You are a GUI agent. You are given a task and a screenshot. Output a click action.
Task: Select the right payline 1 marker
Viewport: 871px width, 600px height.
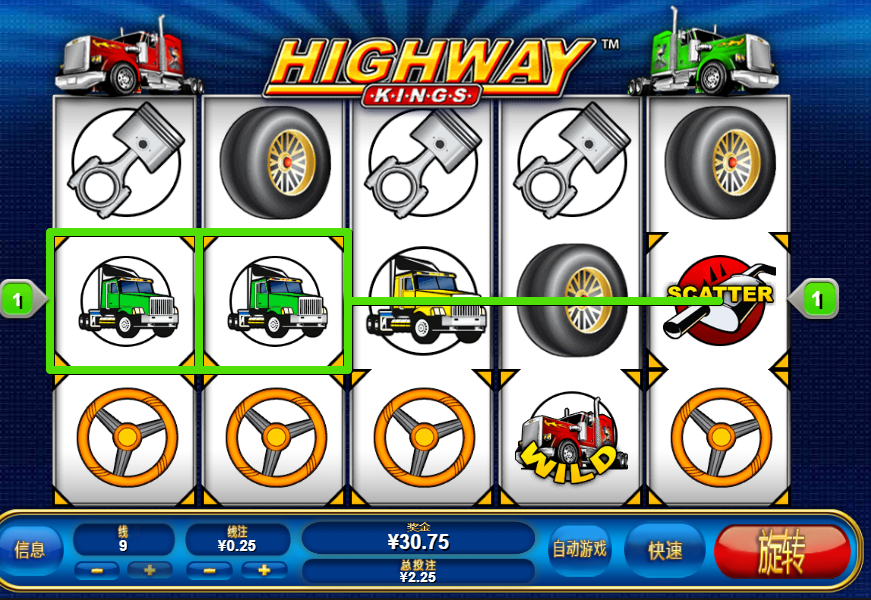(x=819, y=298)
